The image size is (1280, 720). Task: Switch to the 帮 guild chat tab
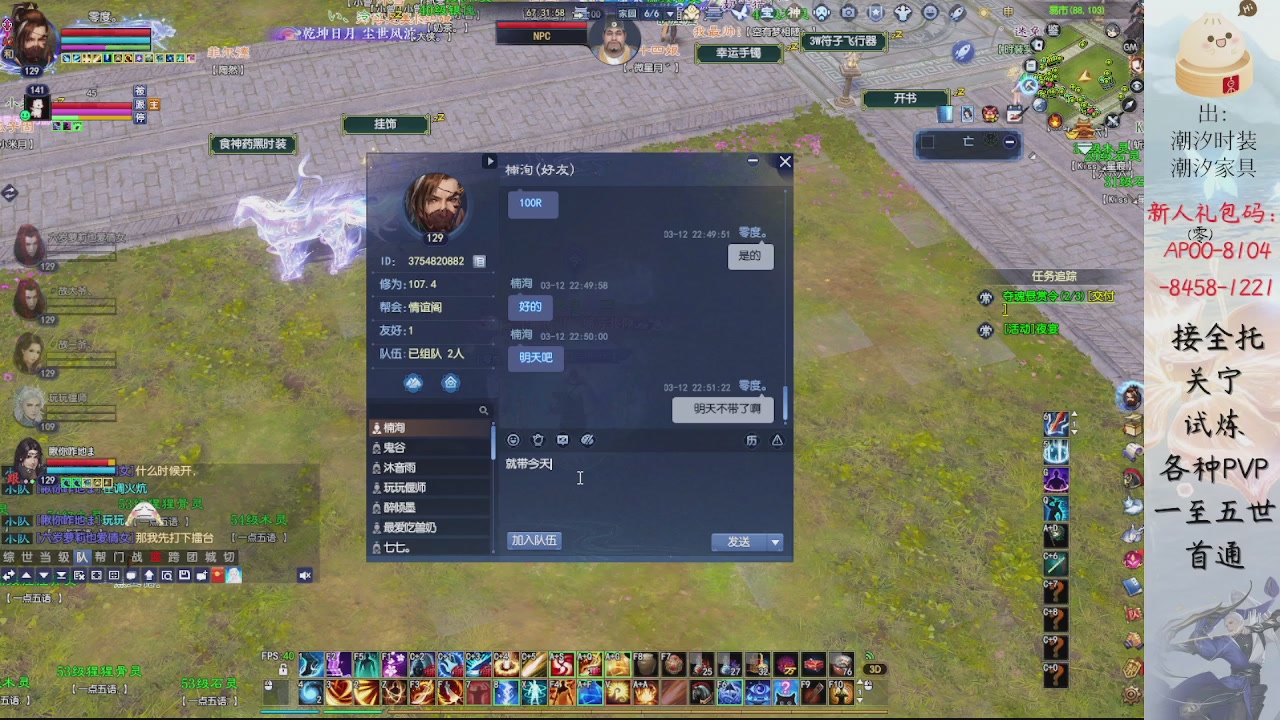(99, 556)
